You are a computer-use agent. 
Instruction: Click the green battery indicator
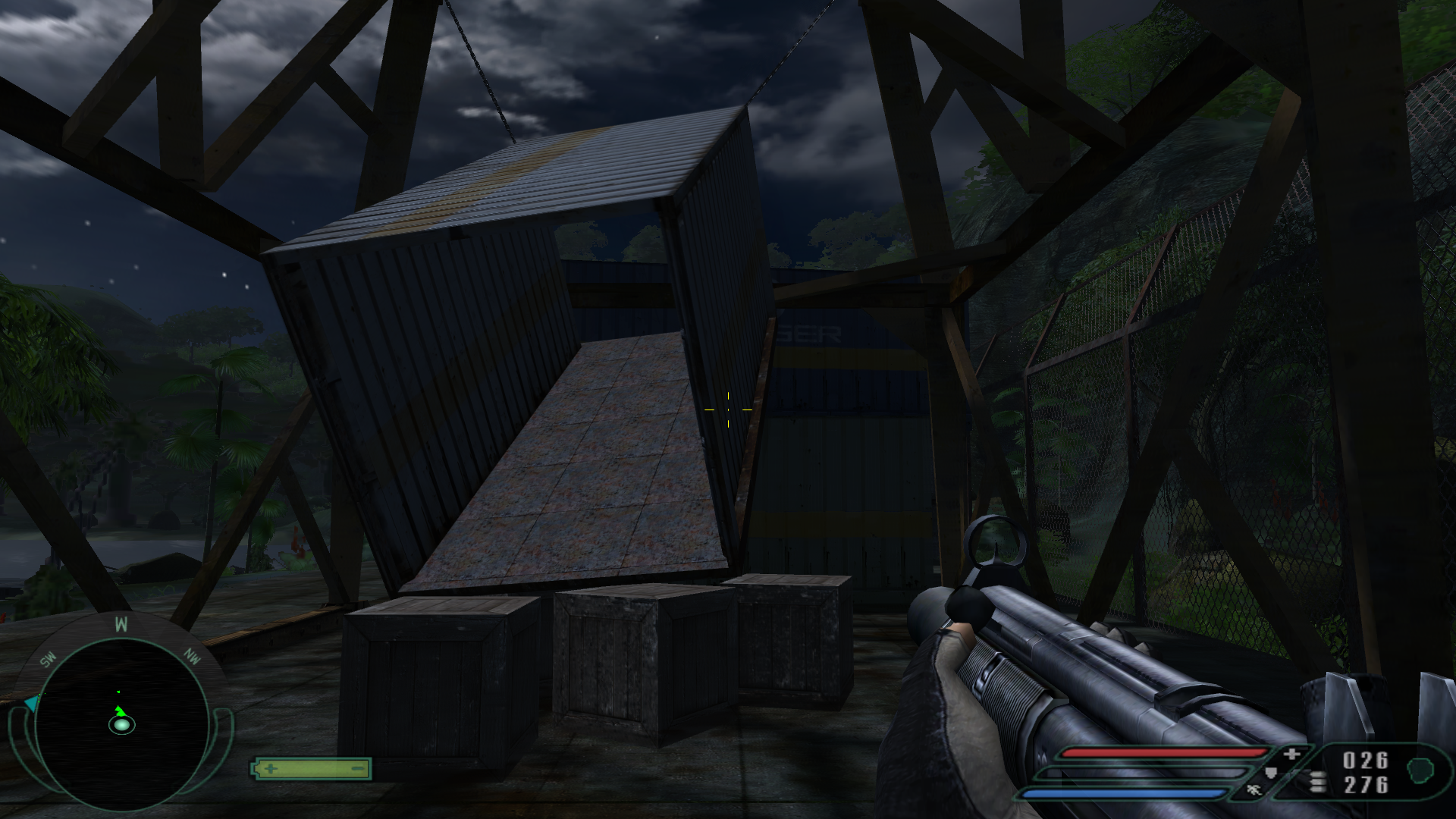311,769
